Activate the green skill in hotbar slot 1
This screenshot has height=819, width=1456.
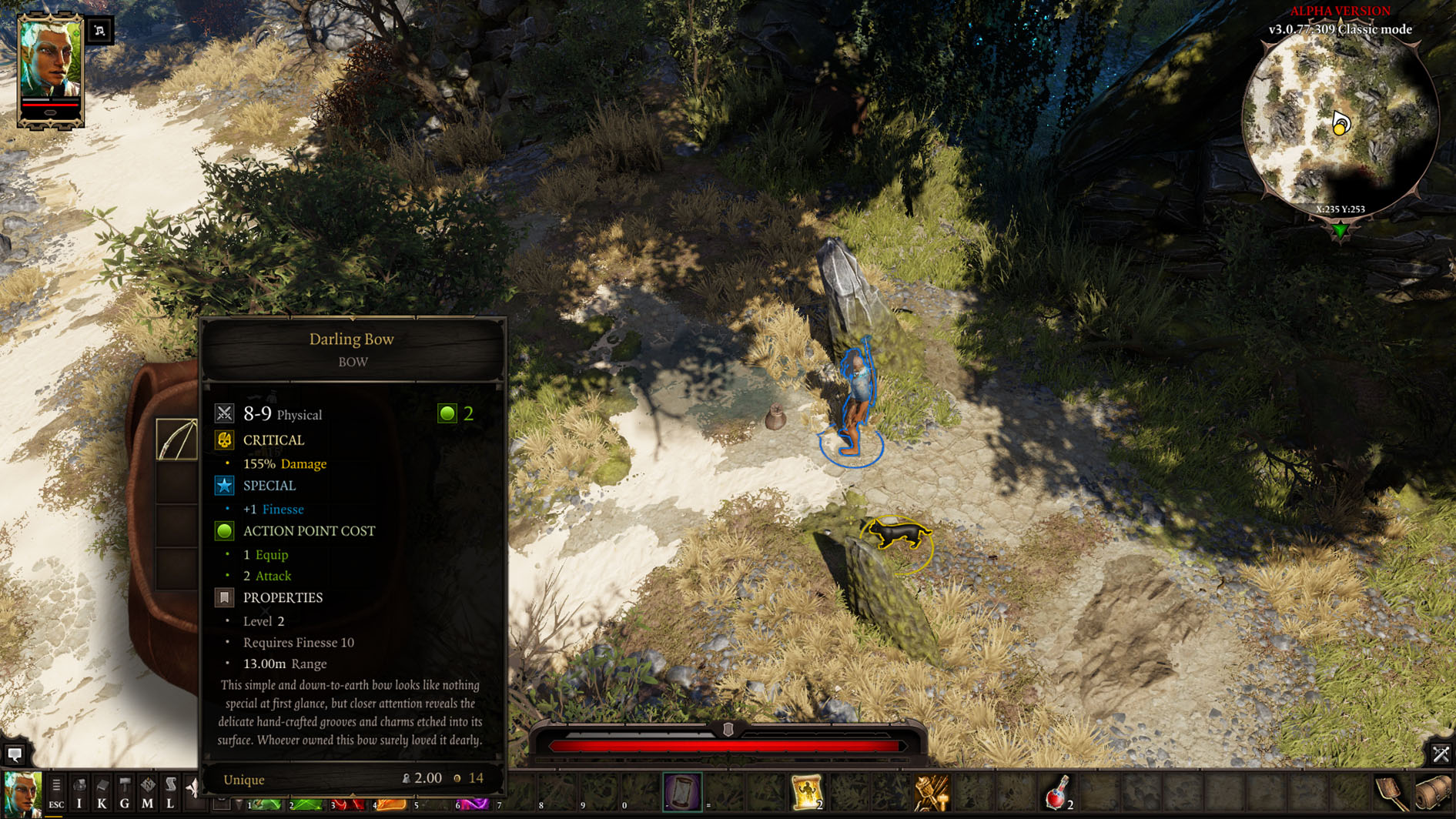click(265, 804)
